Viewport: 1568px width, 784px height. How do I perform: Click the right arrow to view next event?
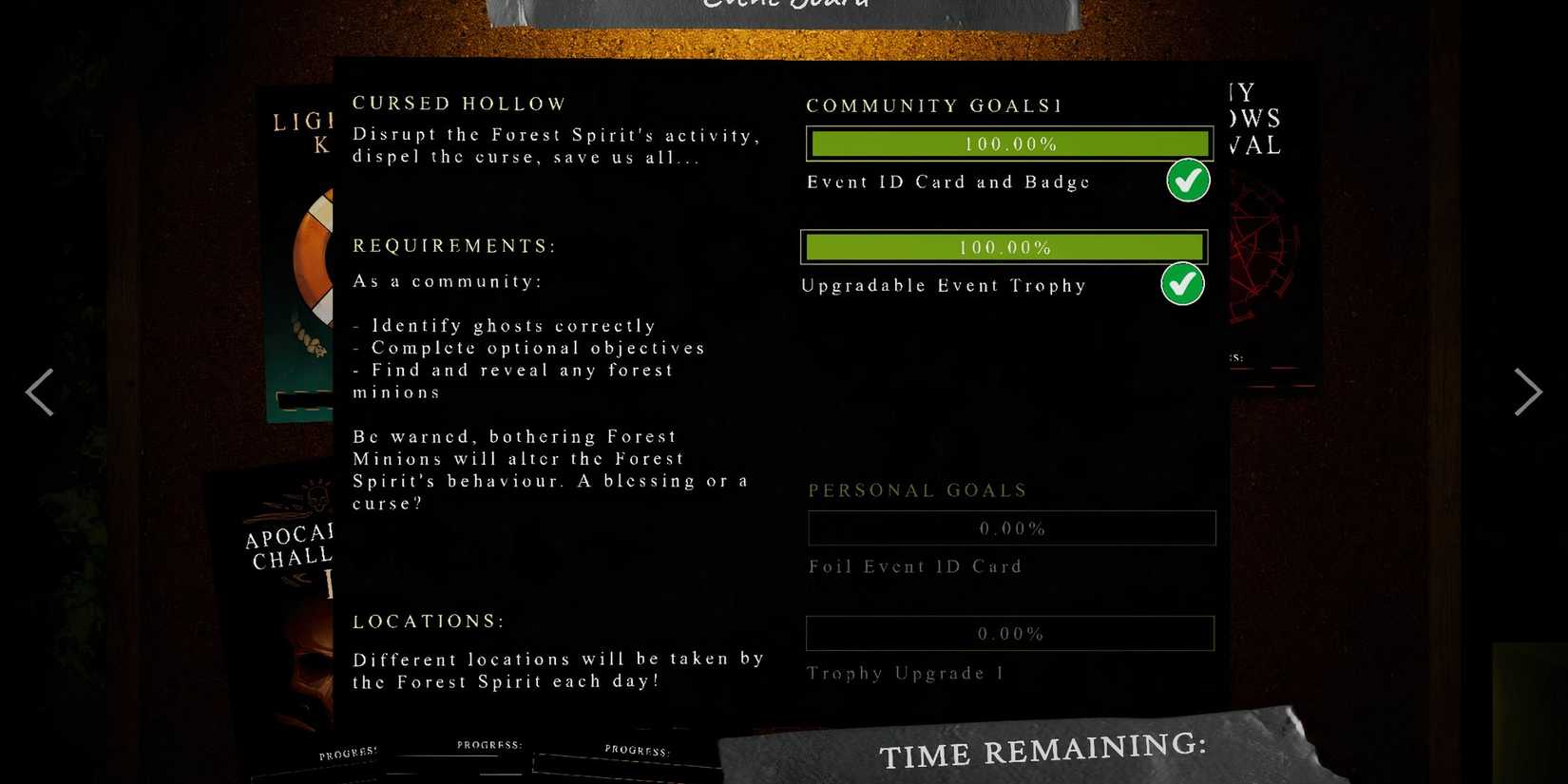[x=1528, y=392]
